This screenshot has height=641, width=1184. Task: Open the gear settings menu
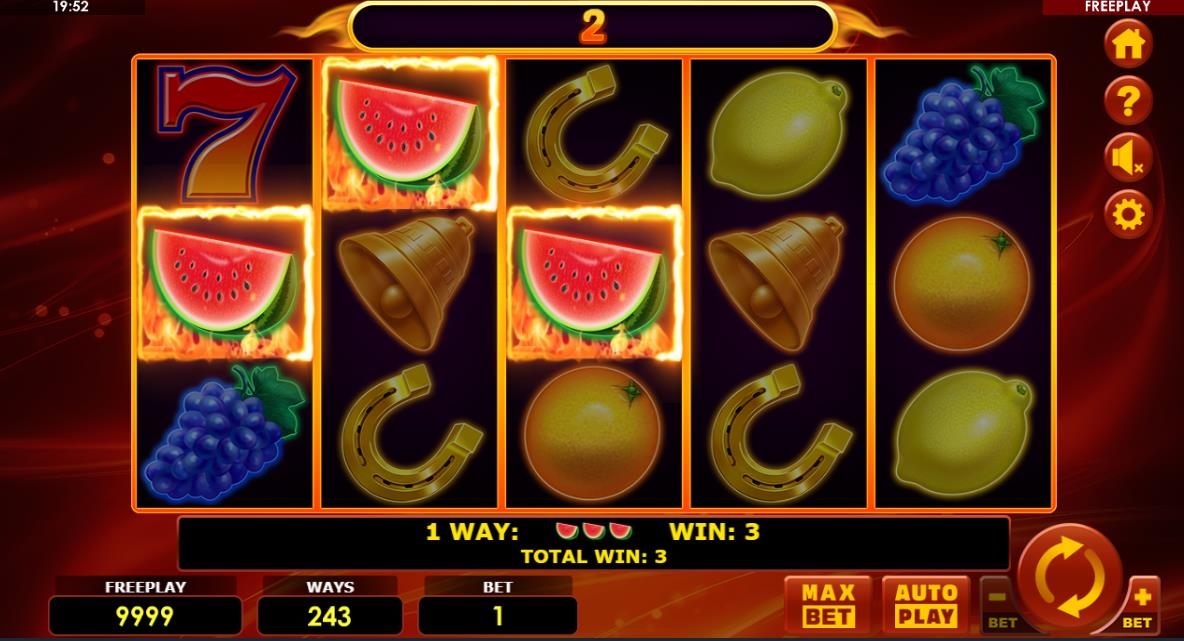[x=1128, y=215]
